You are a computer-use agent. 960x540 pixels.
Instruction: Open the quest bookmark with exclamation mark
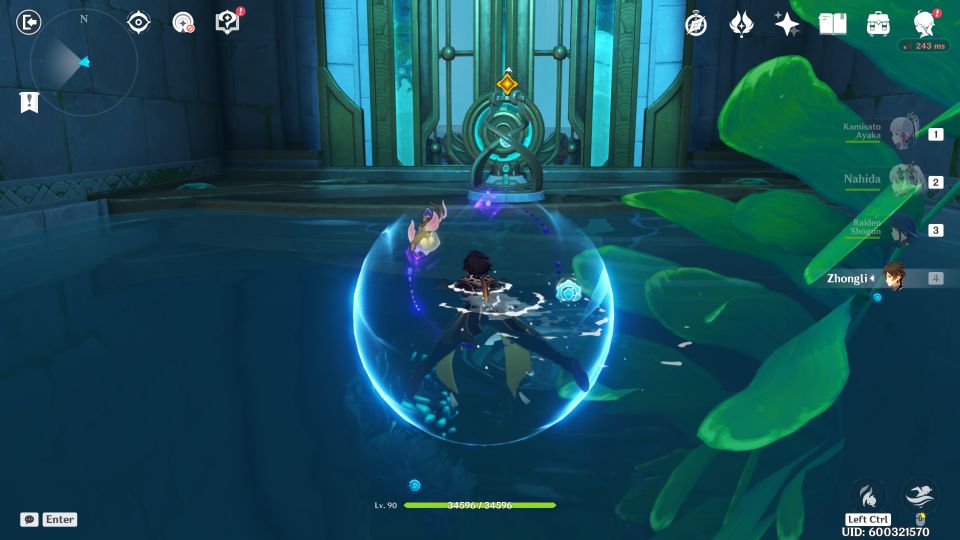point(29,101)
